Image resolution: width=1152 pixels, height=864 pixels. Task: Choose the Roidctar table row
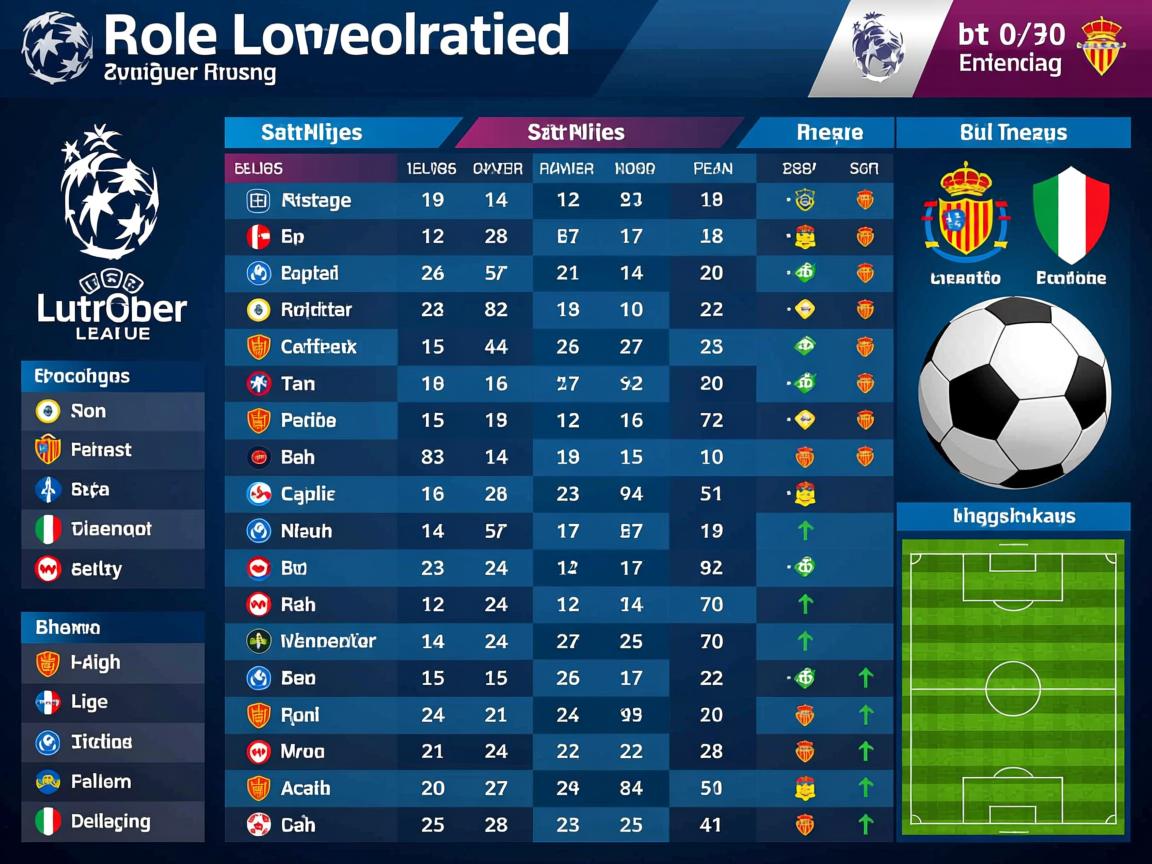pos(316,310)
